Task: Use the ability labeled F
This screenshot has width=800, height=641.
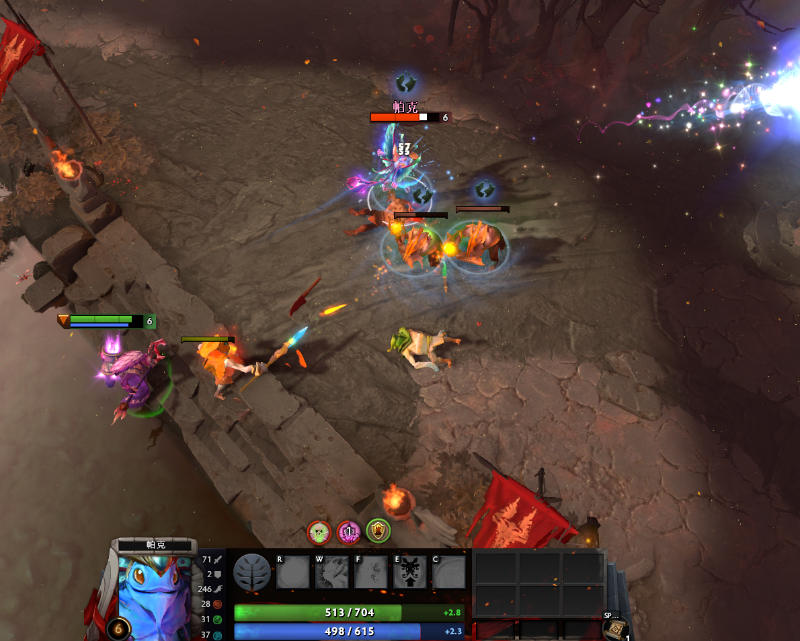Action: pos(370,573)
